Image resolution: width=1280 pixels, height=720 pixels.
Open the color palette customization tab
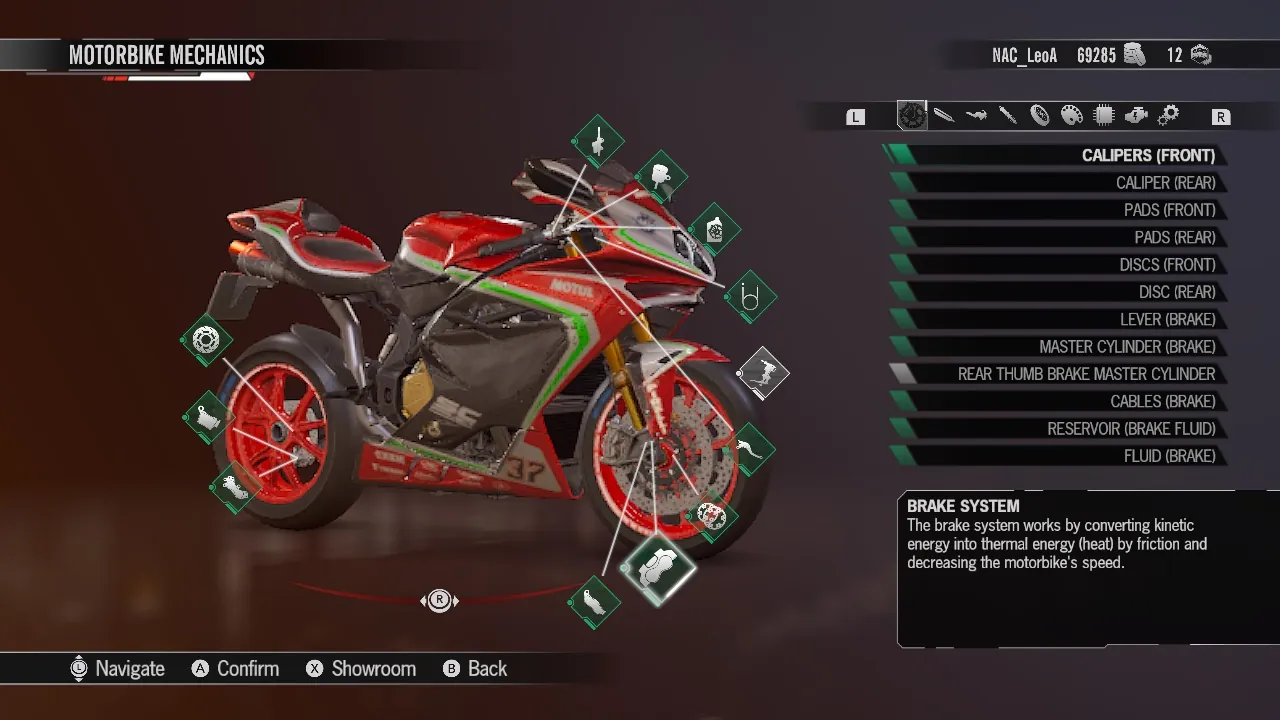coord(1072,115)
